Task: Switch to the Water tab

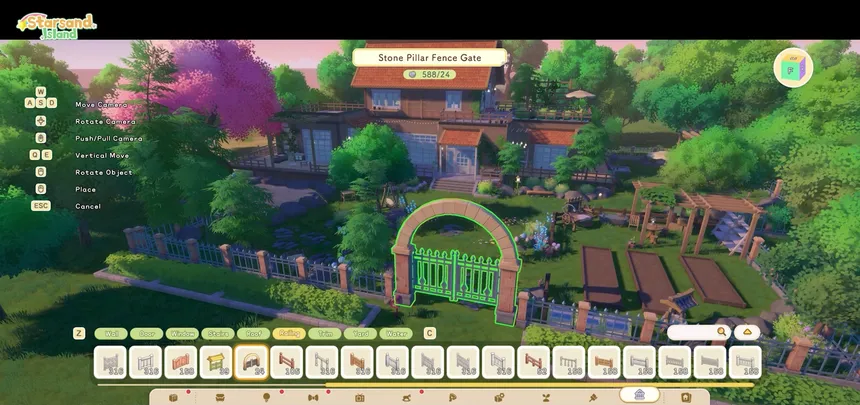Action: (x=395, y=333)
